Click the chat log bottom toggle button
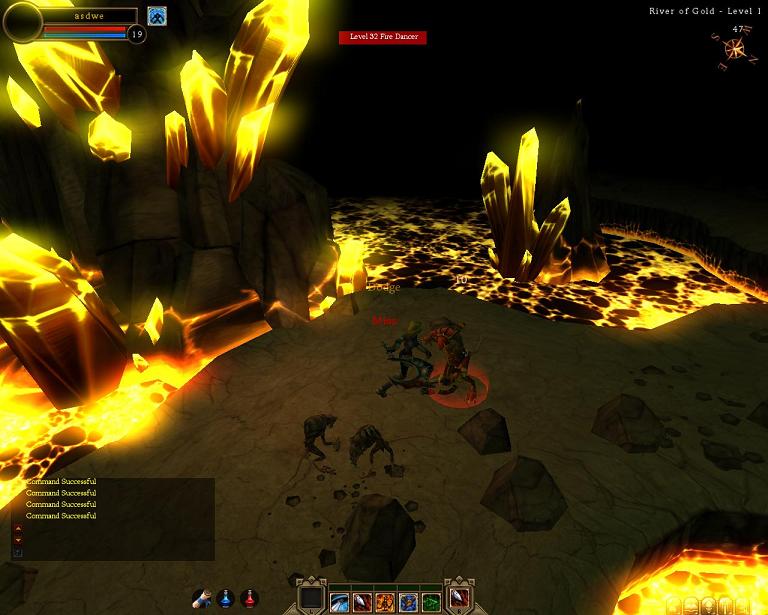The height and width of the screenshot is (615, 768). click(x=18, y=552)
